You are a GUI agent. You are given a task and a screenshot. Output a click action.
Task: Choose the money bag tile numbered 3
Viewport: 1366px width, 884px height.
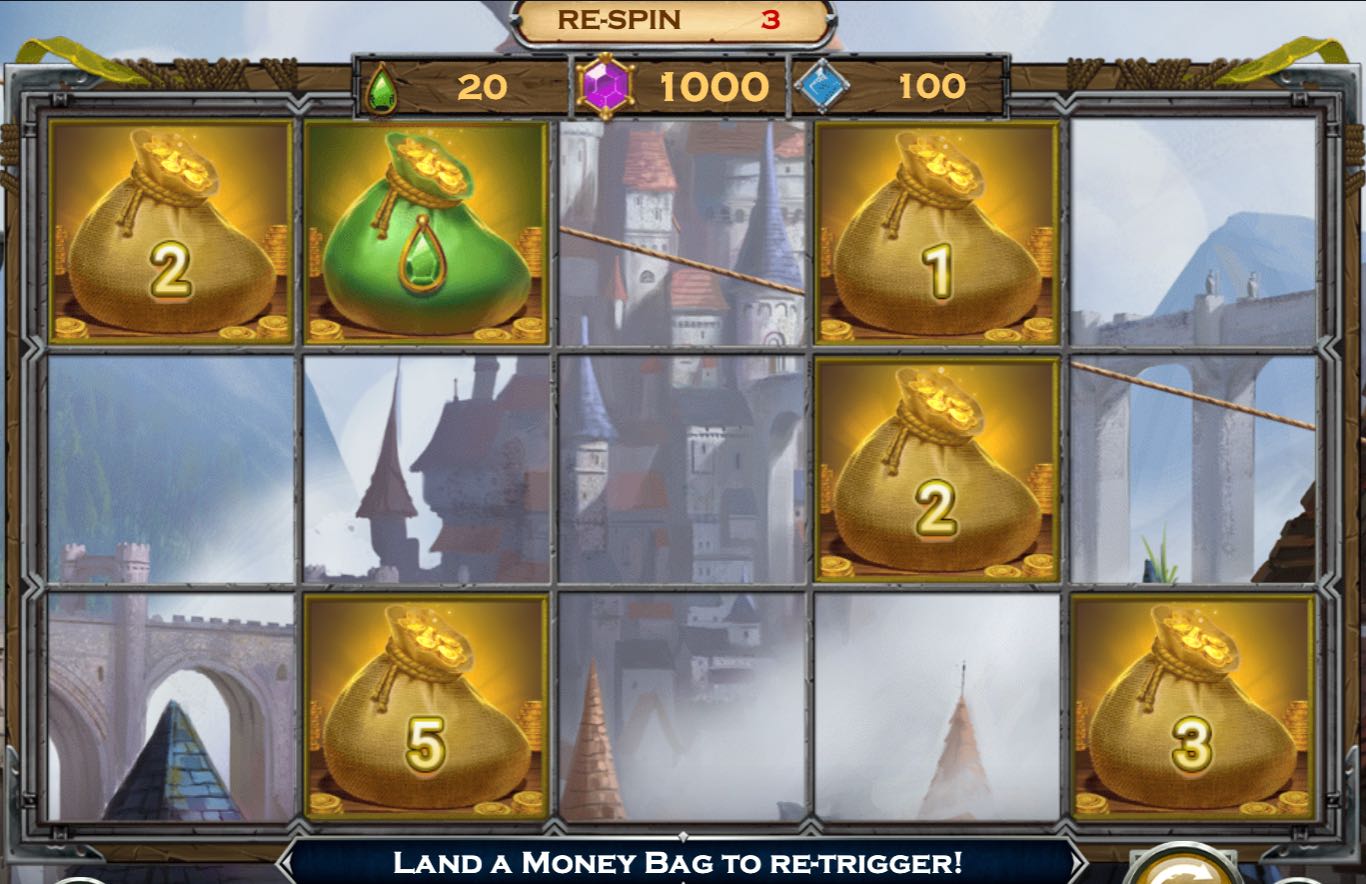1192,707
